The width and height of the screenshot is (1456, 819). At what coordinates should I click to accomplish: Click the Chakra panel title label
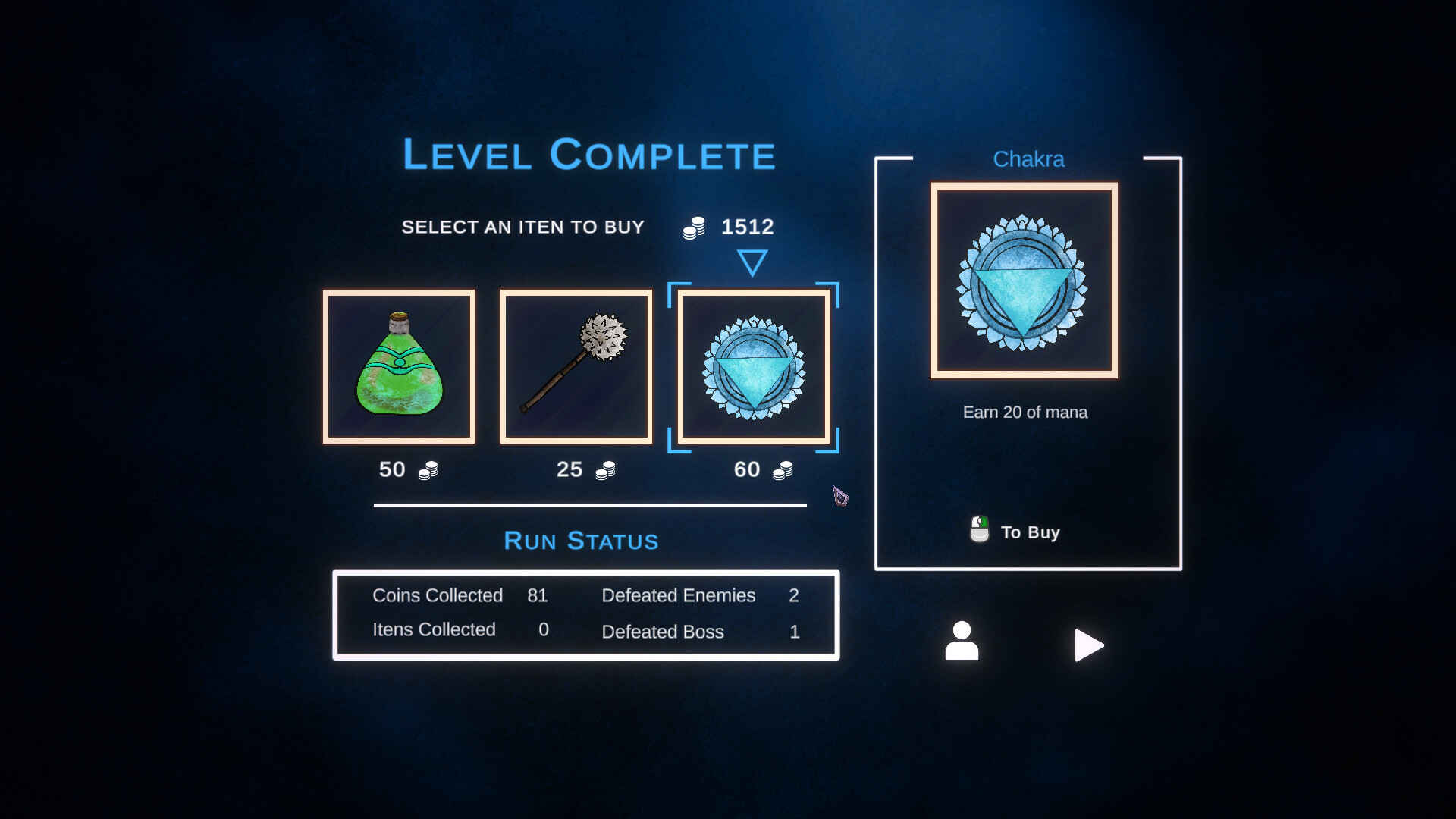tap(1028, 159)
